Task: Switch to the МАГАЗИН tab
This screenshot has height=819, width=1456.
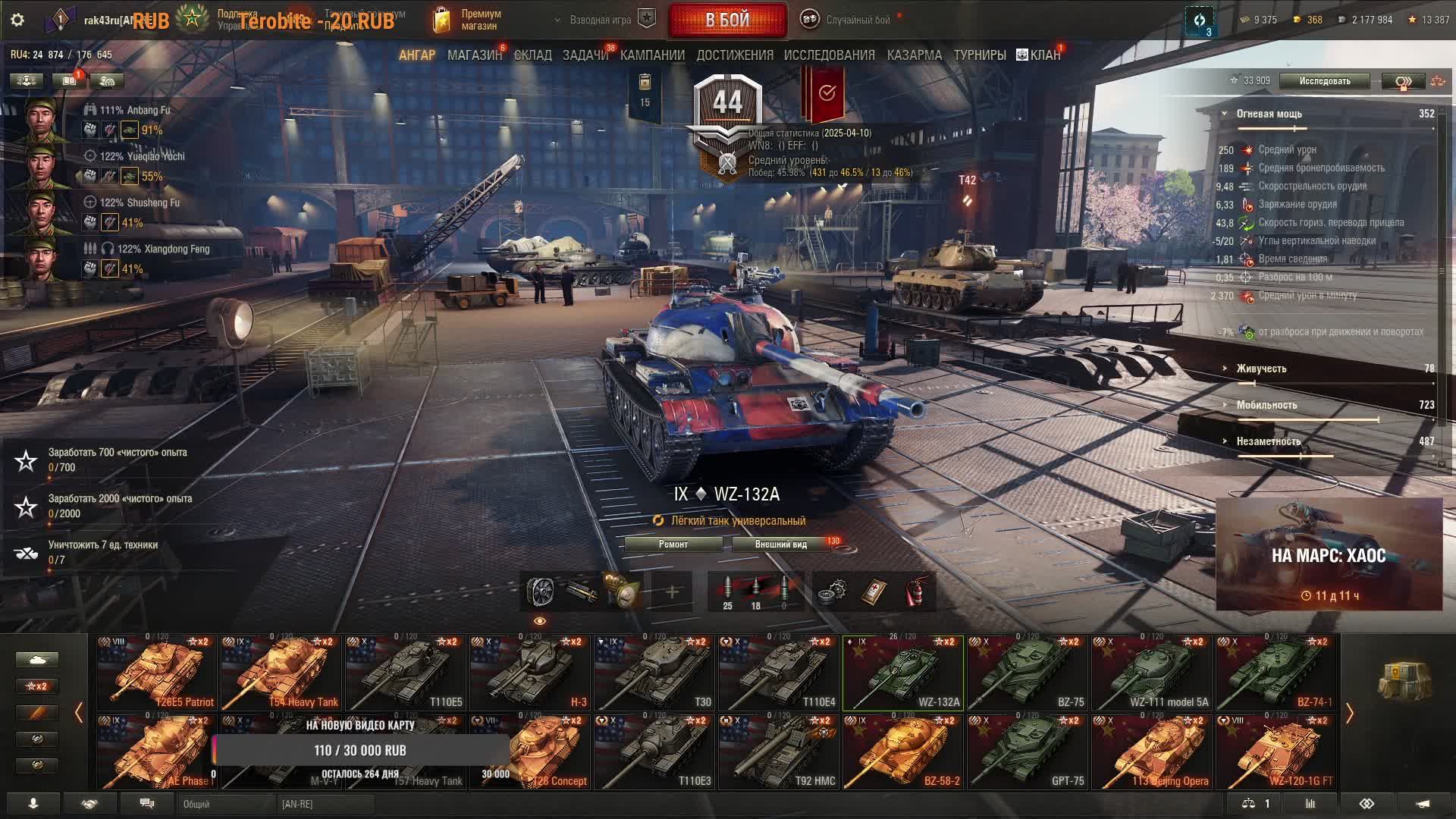Action: (x=474, y=55)
